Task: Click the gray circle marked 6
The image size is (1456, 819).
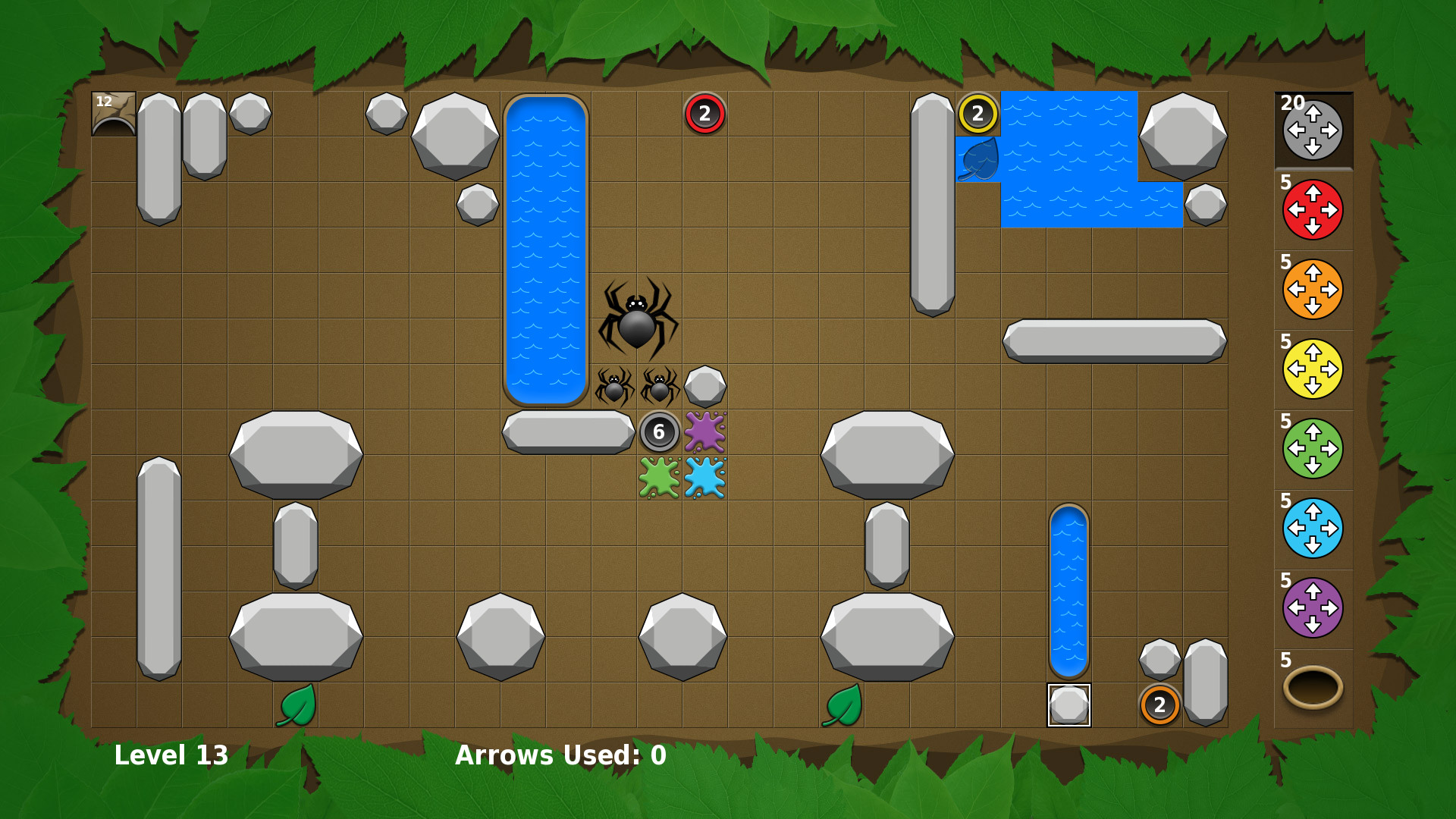Action: [659, 432]
